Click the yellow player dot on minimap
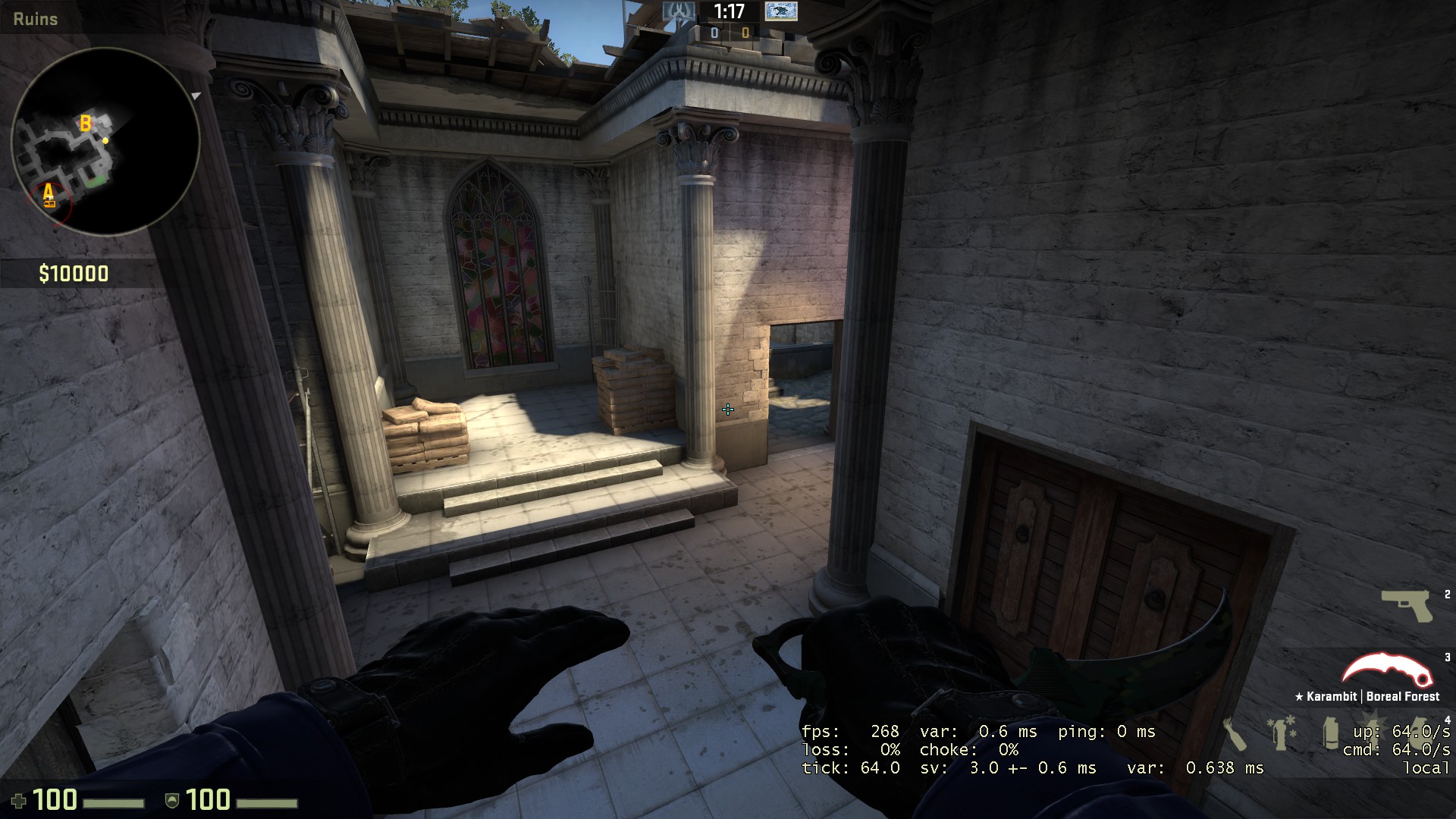1456x819 pixels. 107,141
